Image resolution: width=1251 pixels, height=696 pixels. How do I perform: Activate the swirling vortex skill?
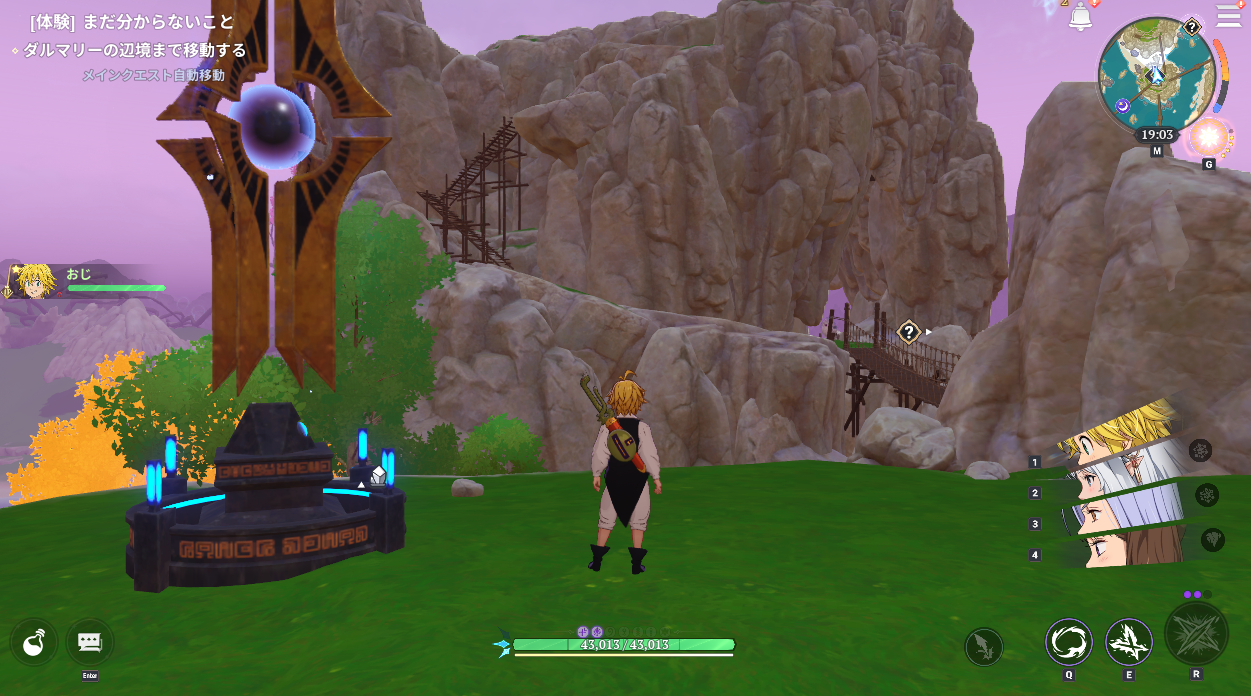click(x=1068, y=642)
